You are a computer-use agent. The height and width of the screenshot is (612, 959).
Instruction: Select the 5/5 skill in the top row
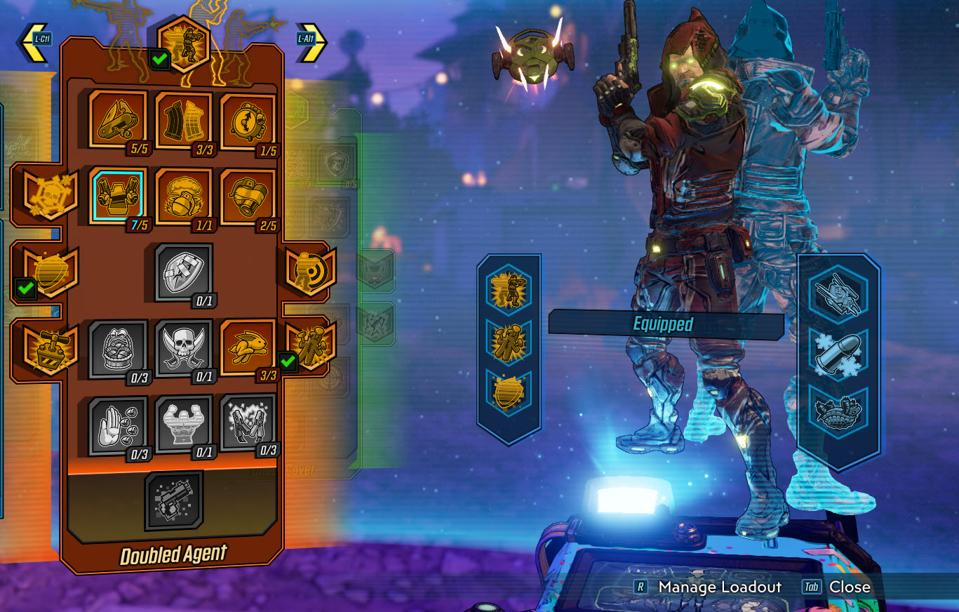pos(117,120)
